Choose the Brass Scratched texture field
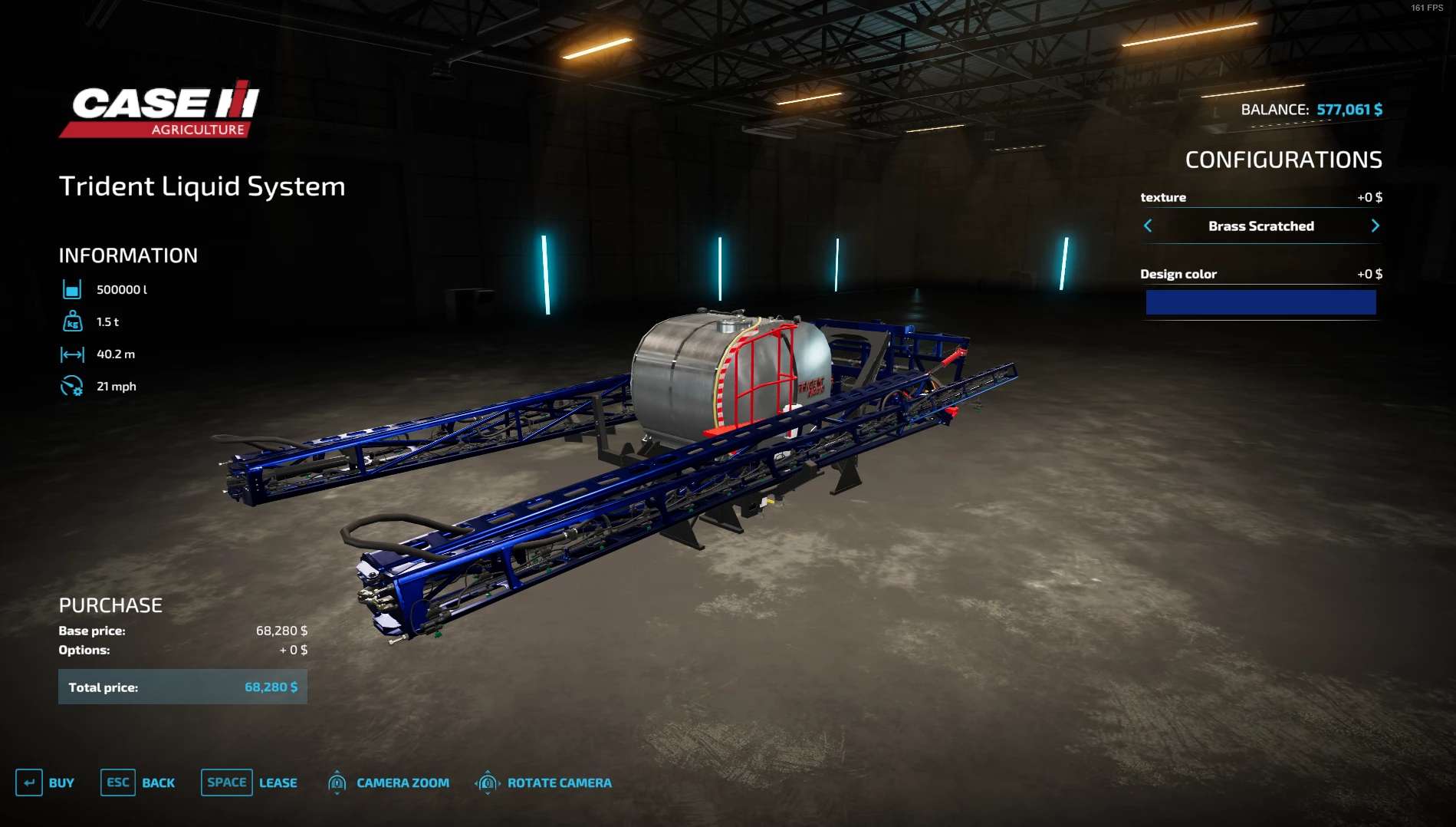 pyautogui.click(x=1260, y=226)
